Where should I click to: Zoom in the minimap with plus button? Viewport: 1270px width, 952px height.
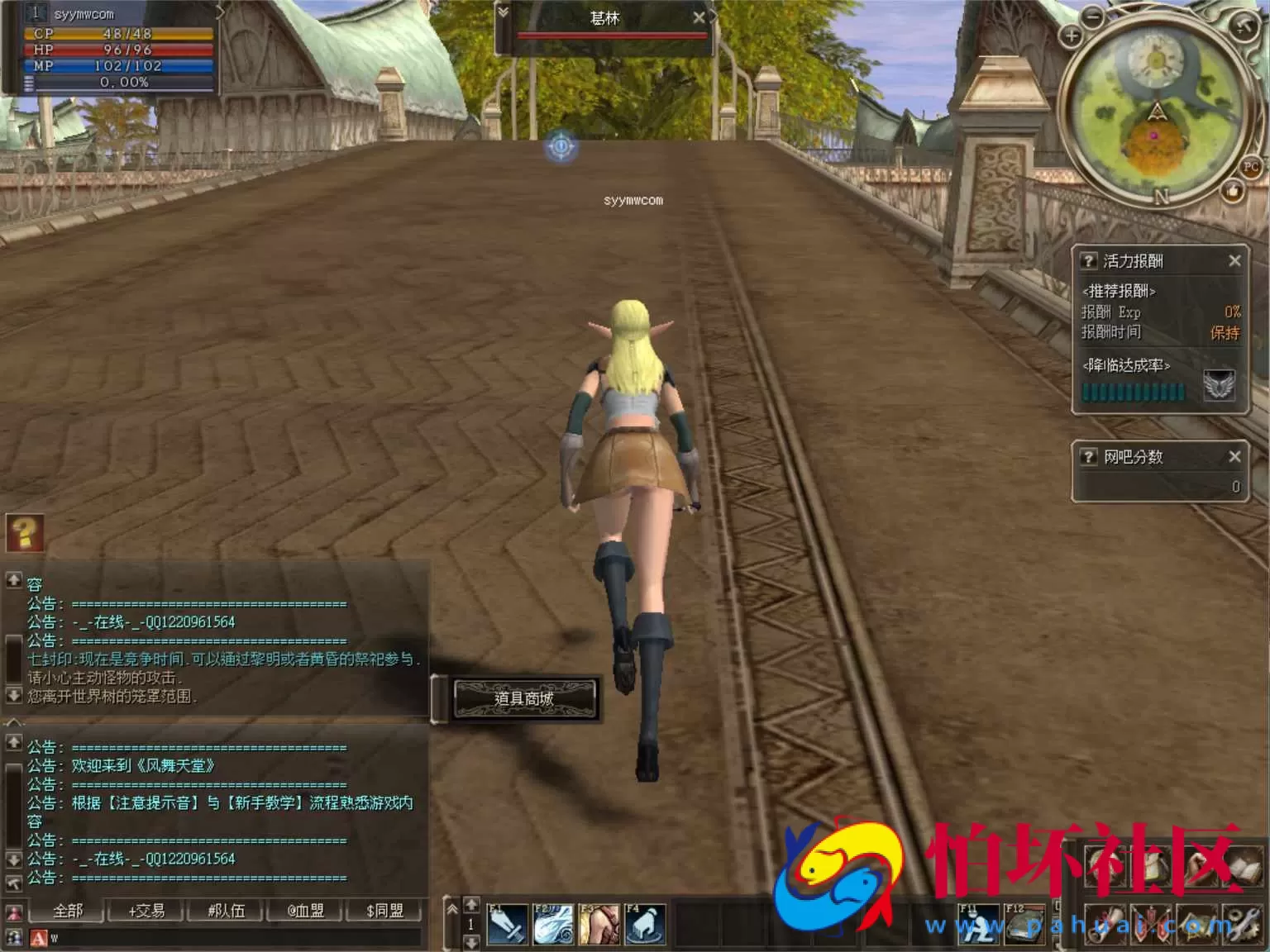[1071, 36]
